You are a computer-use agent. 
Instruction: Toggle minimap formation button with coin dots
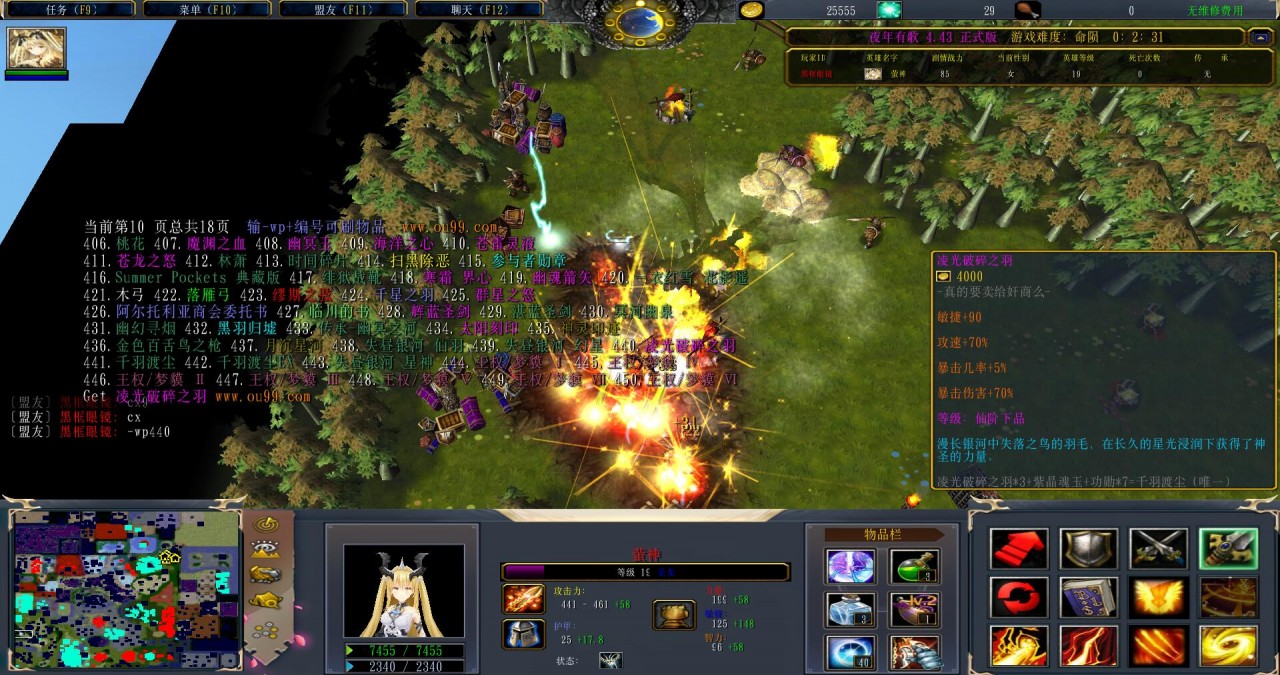pyautogui.click(x=265, y=631)
